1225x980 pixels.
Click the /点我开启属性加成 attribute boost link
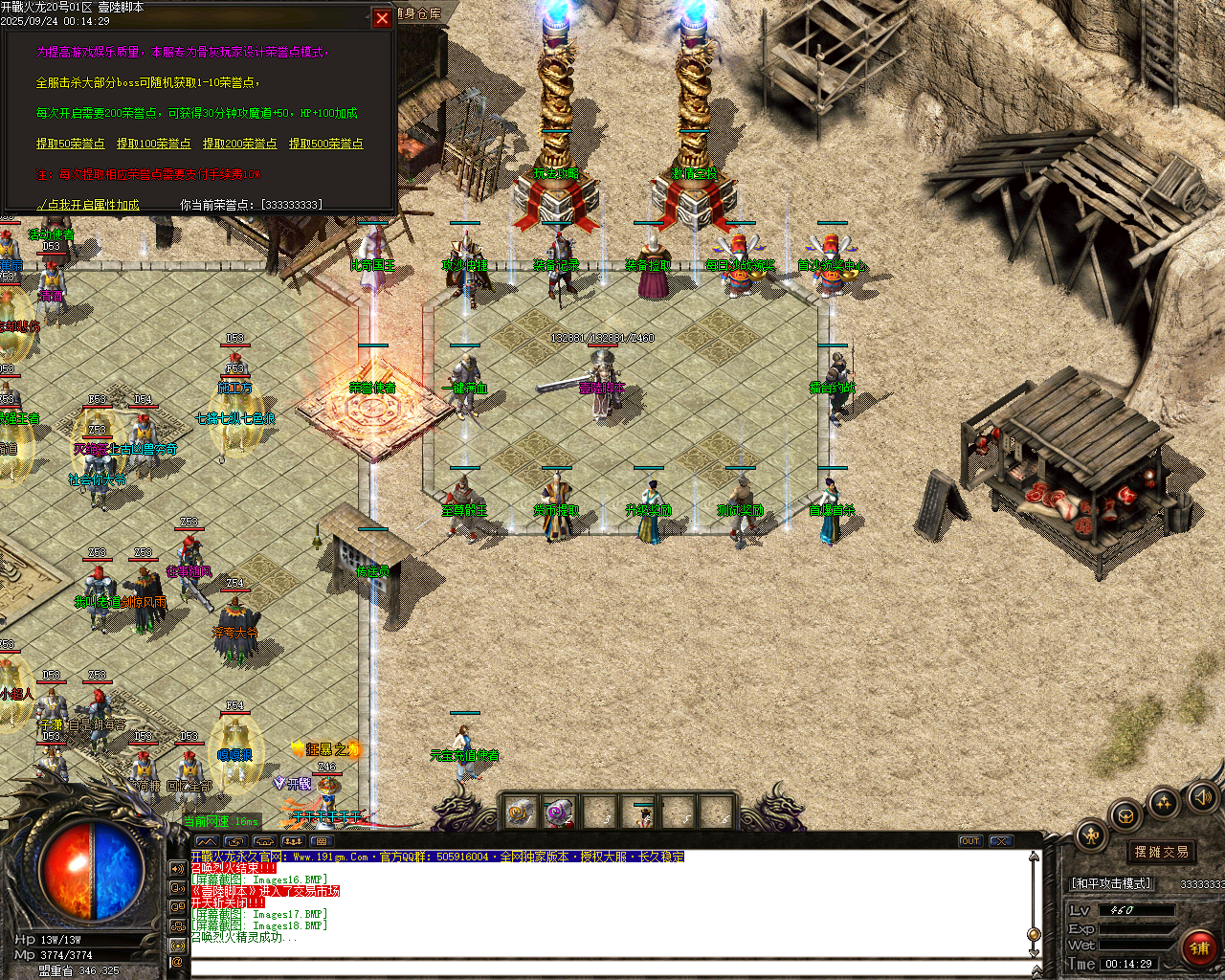coord(89,204)
